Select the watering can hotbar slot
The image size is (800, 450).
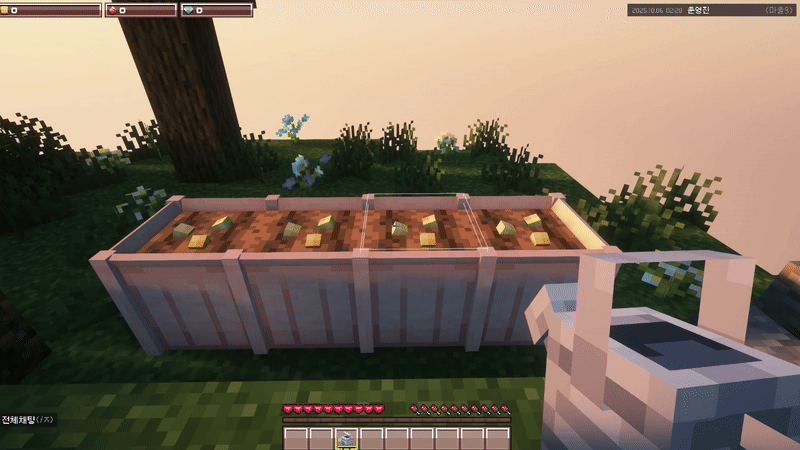347,438
